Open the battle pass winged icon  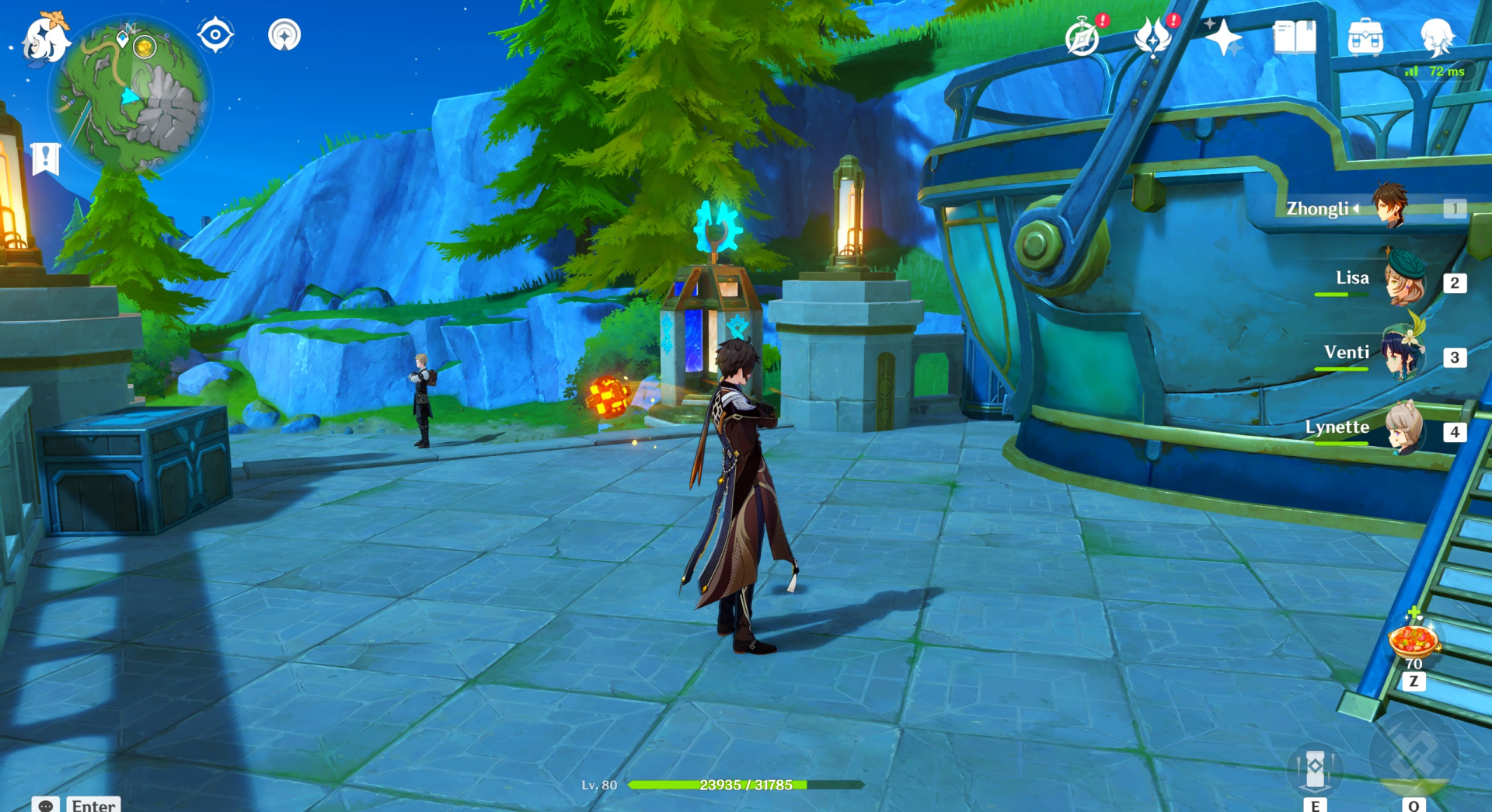click(x=1153, y=37)
